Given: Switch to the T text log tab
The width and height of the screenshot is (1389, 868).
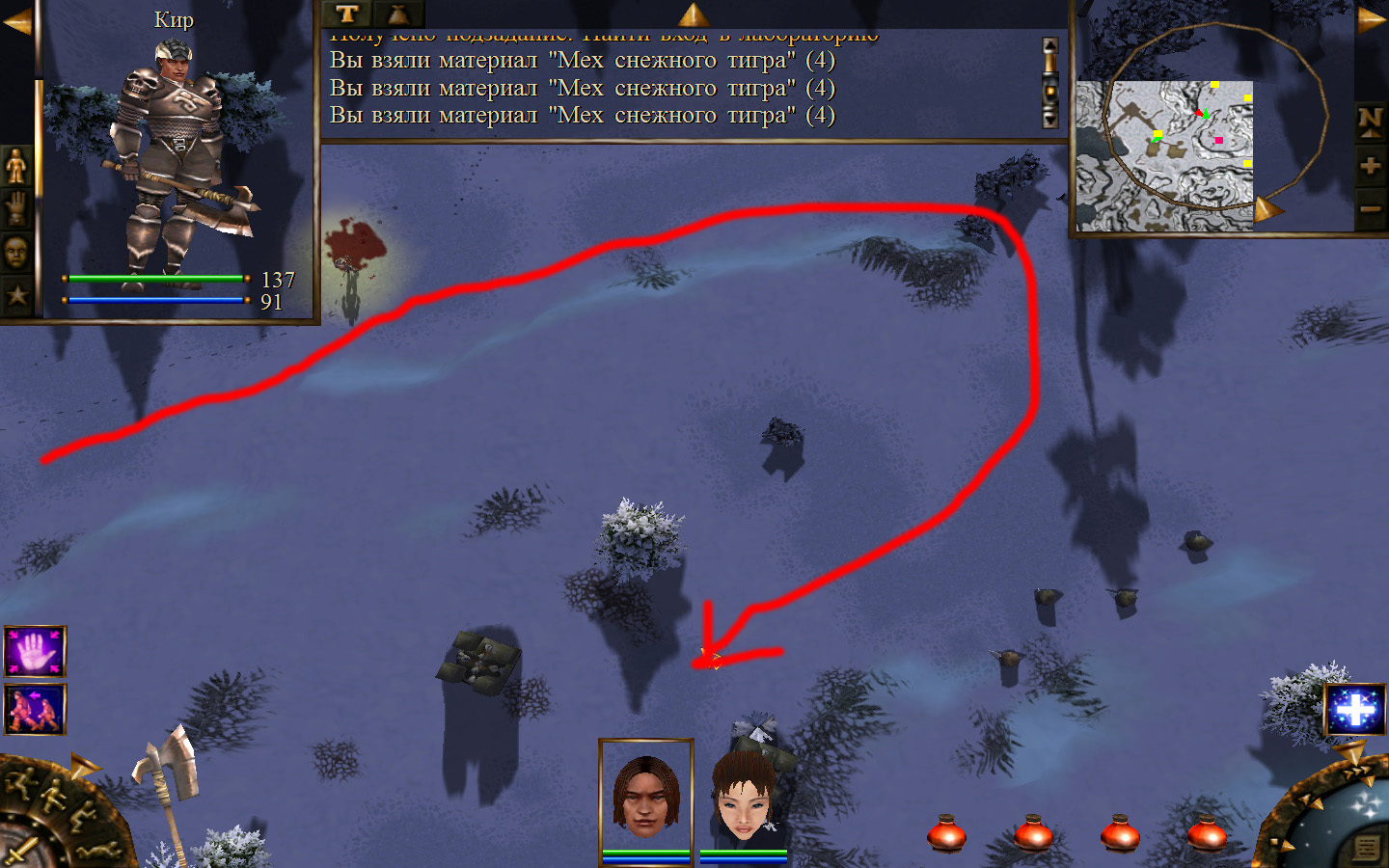Looking at the screenshot, I should [347, 14].
